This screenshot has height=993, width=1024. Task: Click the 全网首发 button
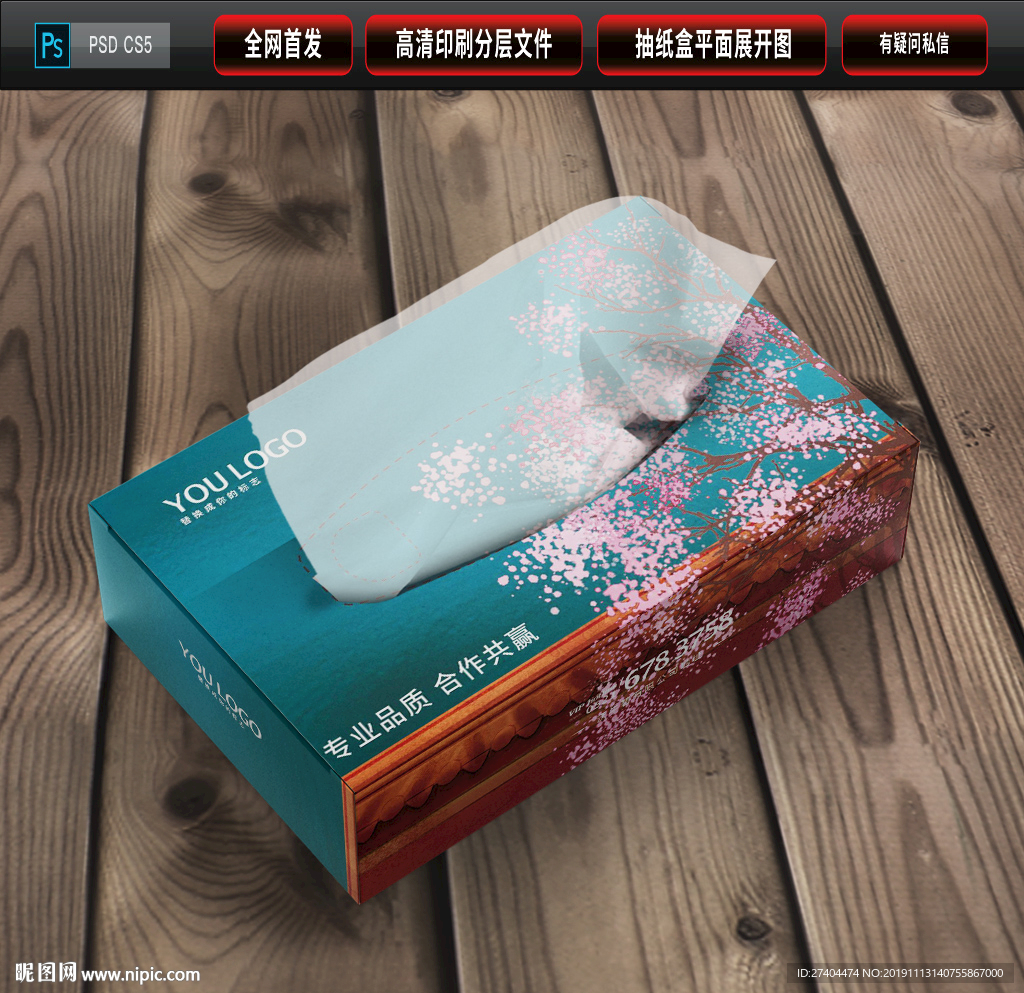283,44
